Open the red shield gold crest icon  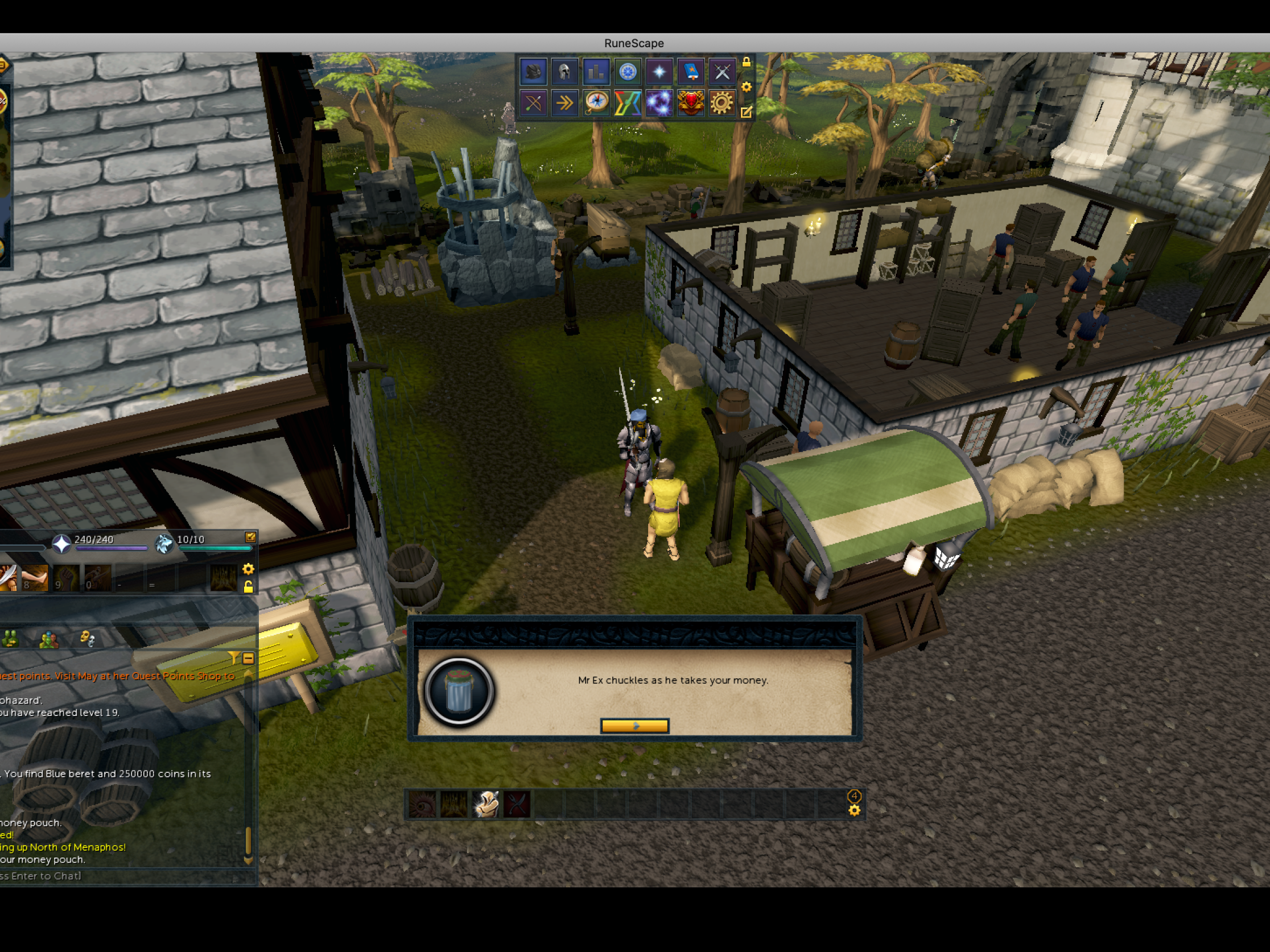[x=691, y=104]
